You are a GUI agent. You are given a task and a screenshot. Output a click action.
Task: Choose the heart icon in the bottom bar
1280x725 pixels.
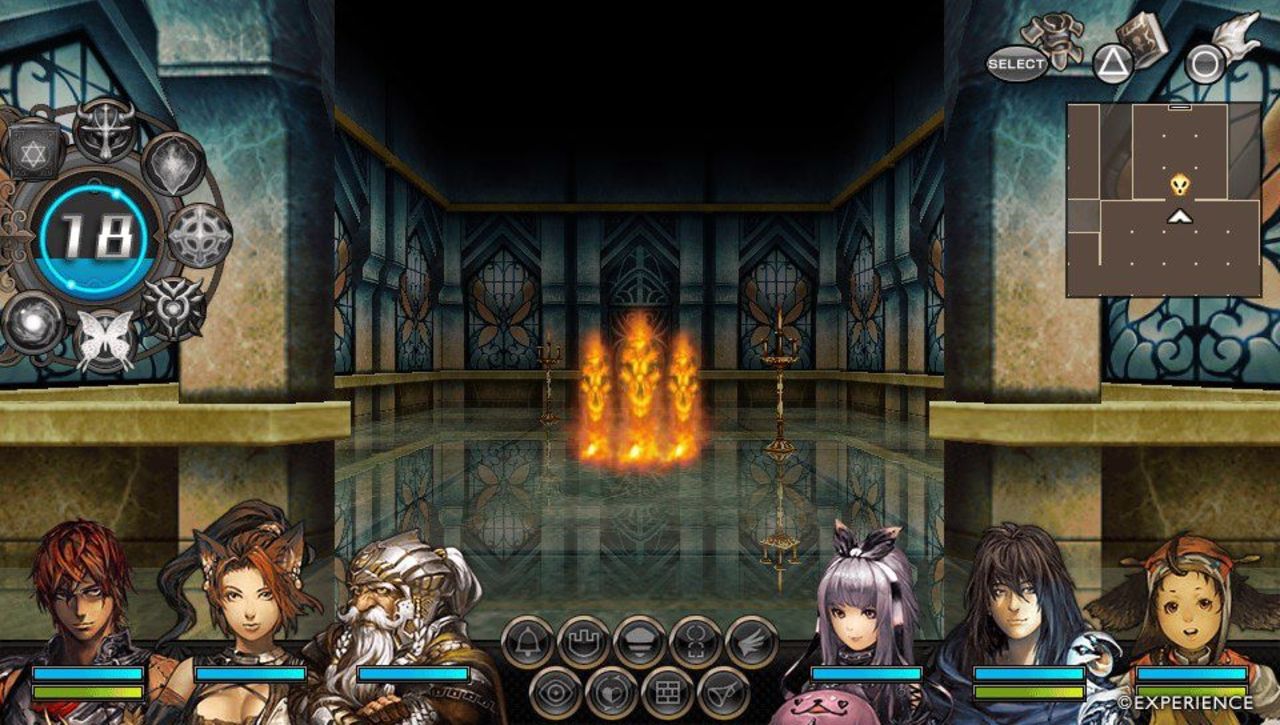coord(611,692)
